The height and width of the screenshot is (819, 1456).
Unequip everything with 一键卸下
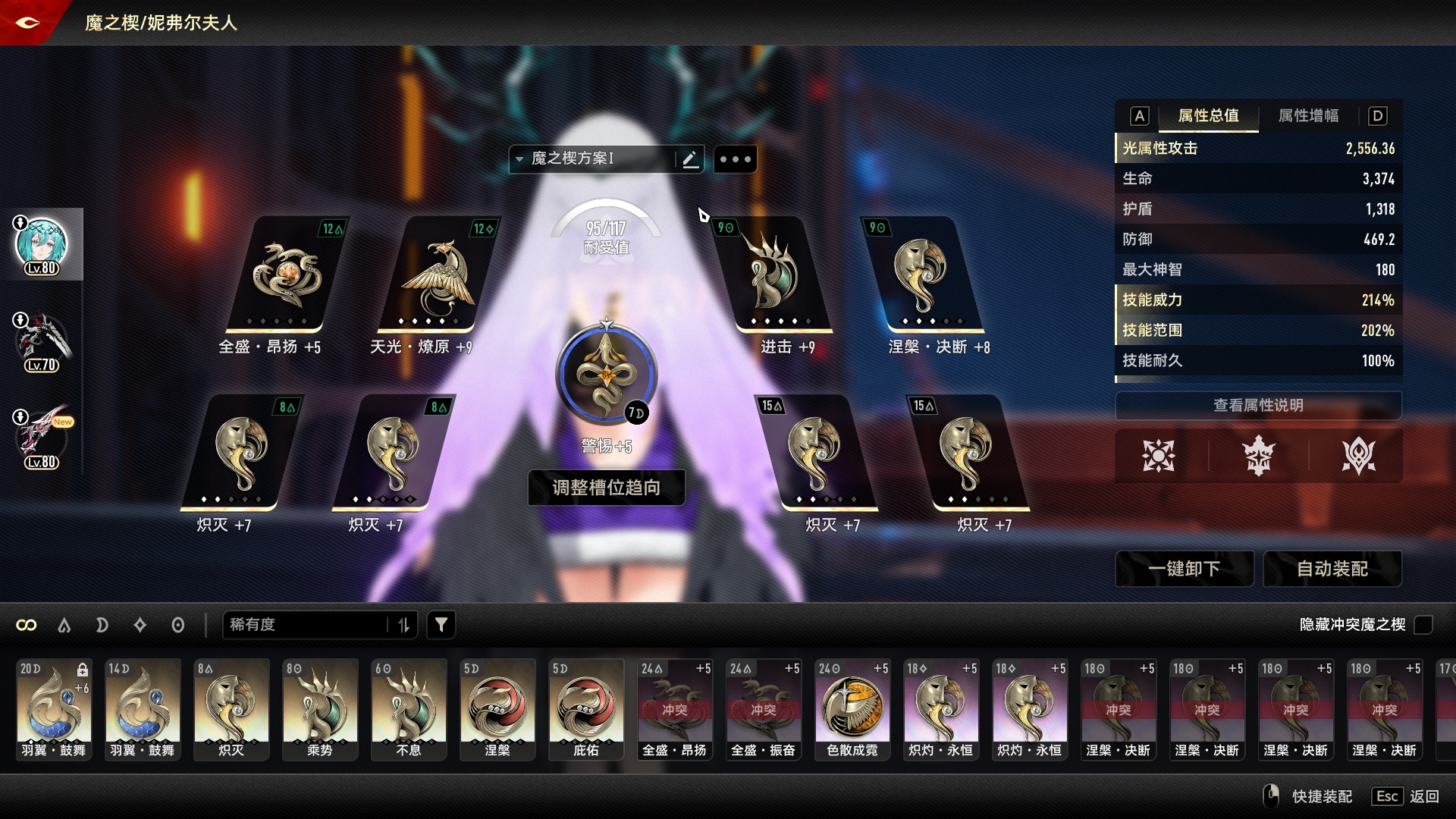1184,569
